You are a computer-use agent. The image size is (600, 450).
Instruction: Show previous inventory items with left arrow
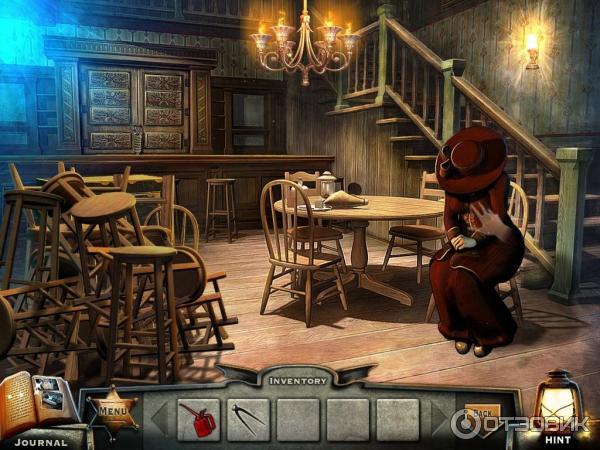tap(160, 419)
